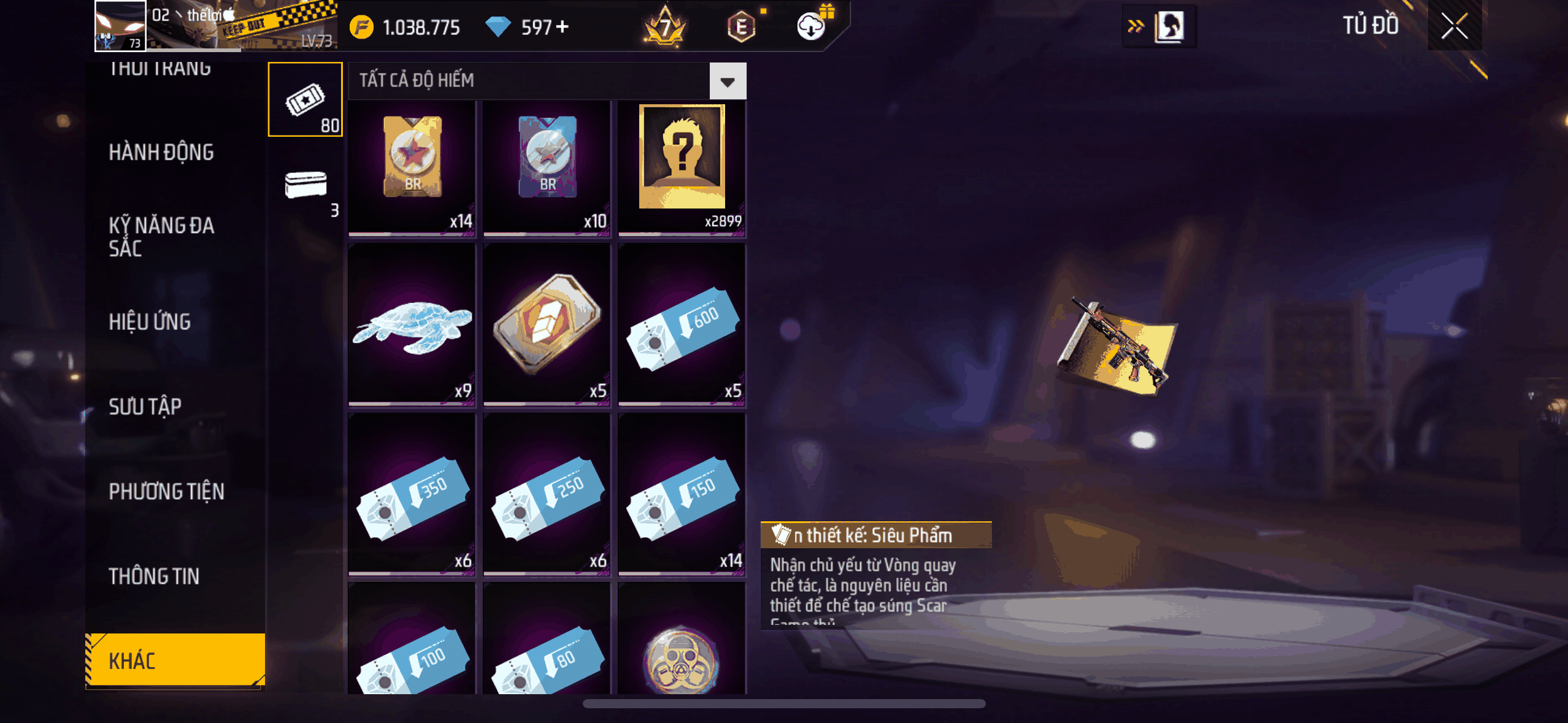
Task: Select the gold BR card item
Action: pos(412,167)
